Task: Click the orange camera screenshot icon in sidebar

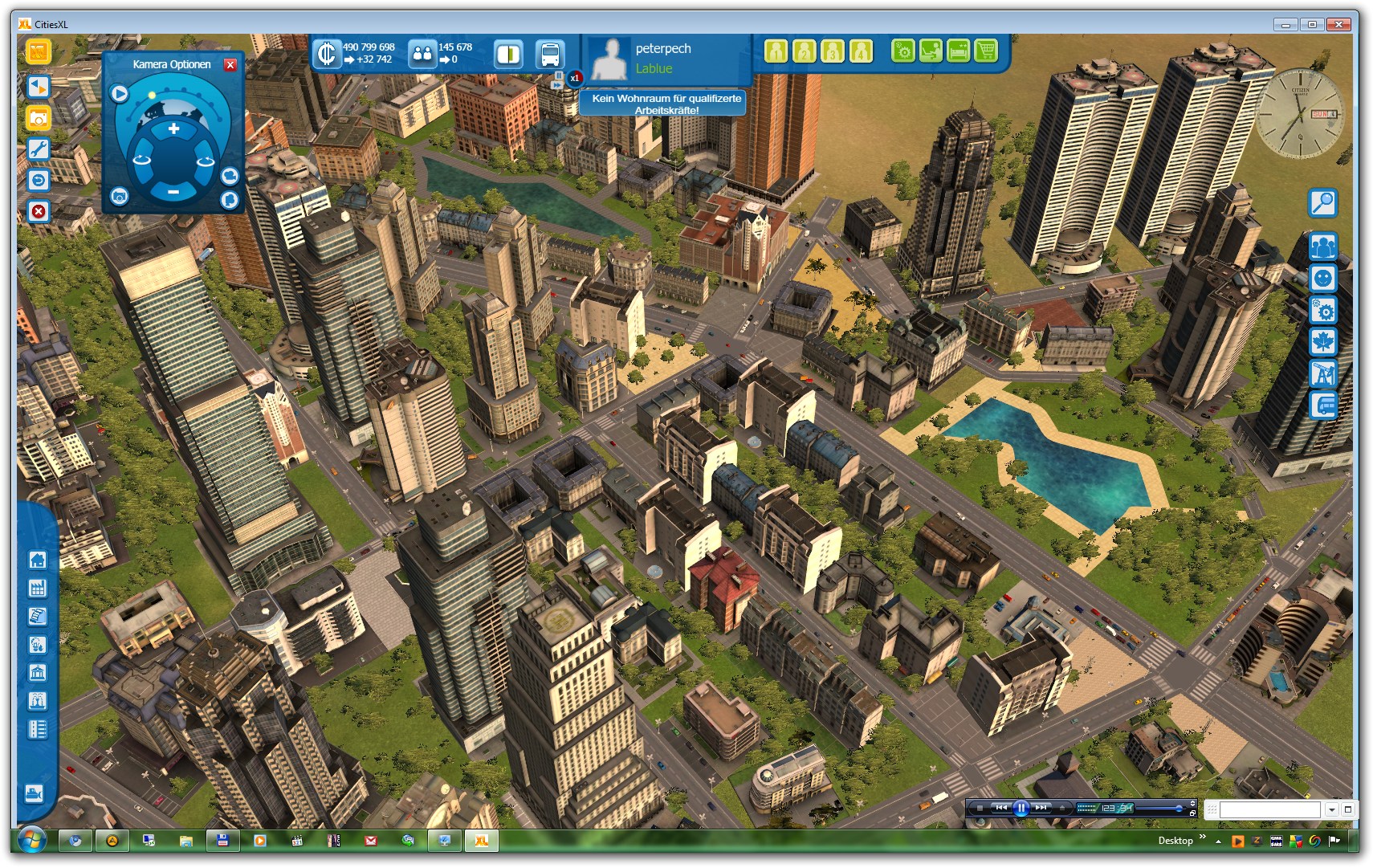Action: click(39, 118)
